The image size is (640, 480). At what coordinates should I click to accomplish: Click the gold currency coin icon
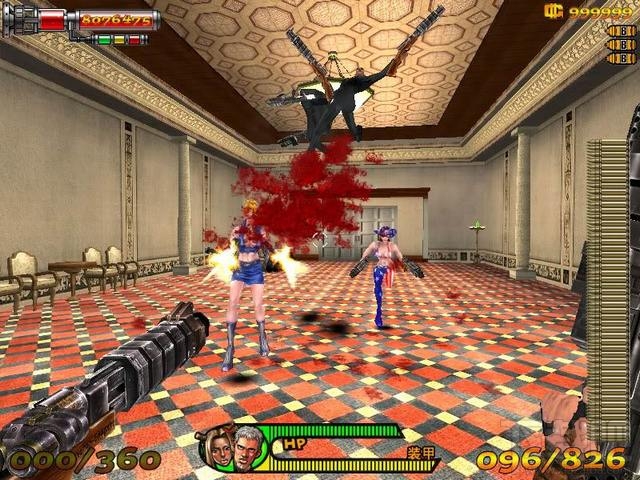[x=551, y=11]
